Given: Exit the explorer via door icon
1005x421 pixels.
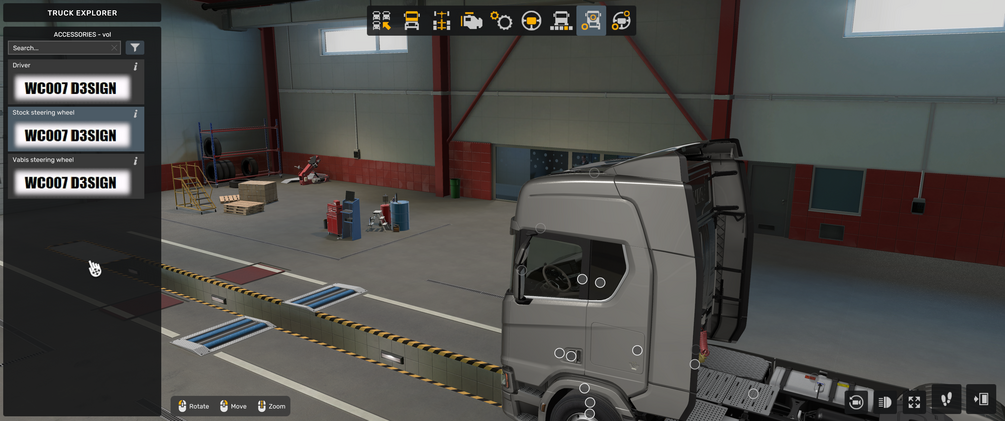Looking at the screenshot, I should tap(982, 400).
